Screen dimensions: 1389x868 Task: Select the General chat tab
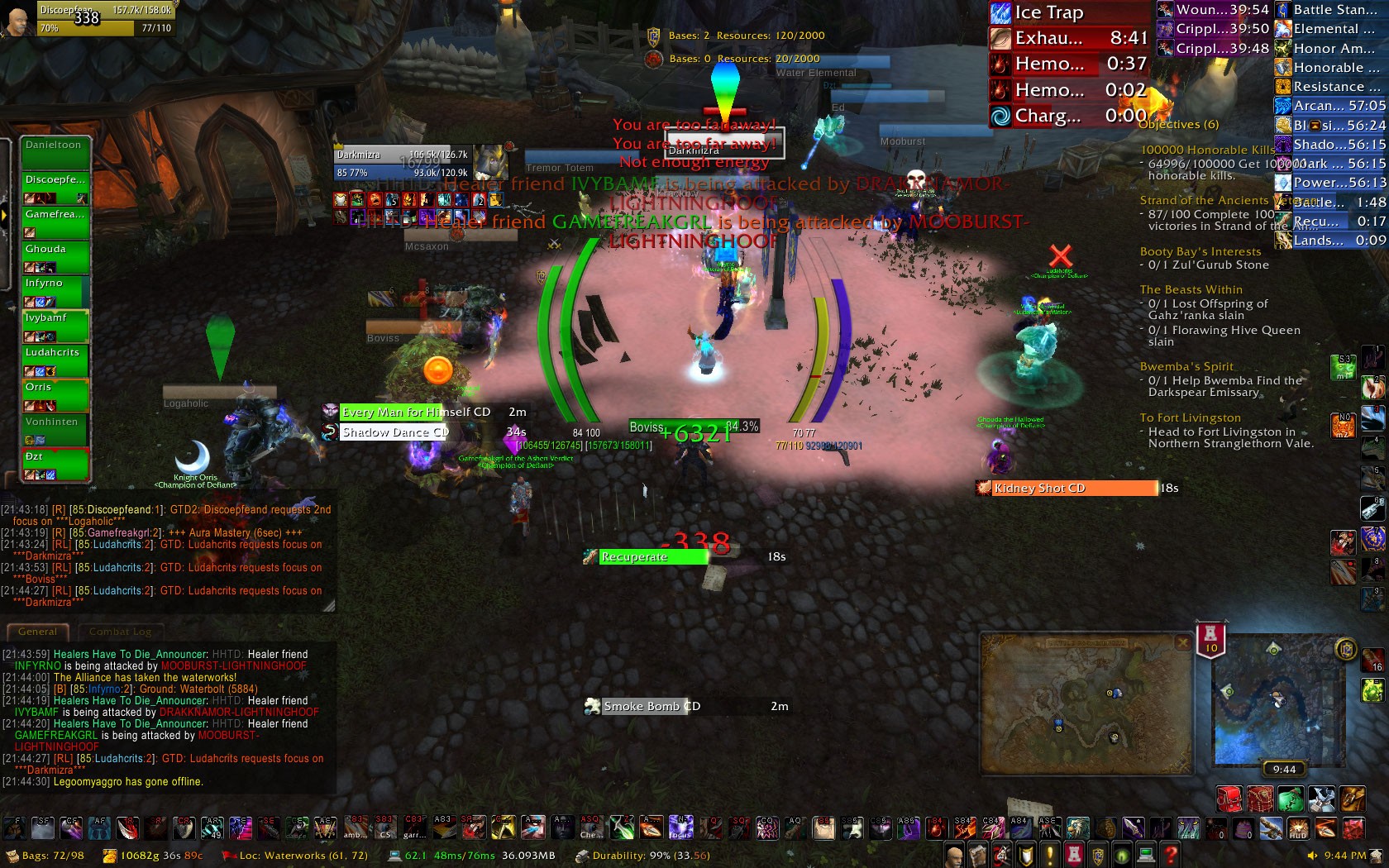(x=38, y=631)
